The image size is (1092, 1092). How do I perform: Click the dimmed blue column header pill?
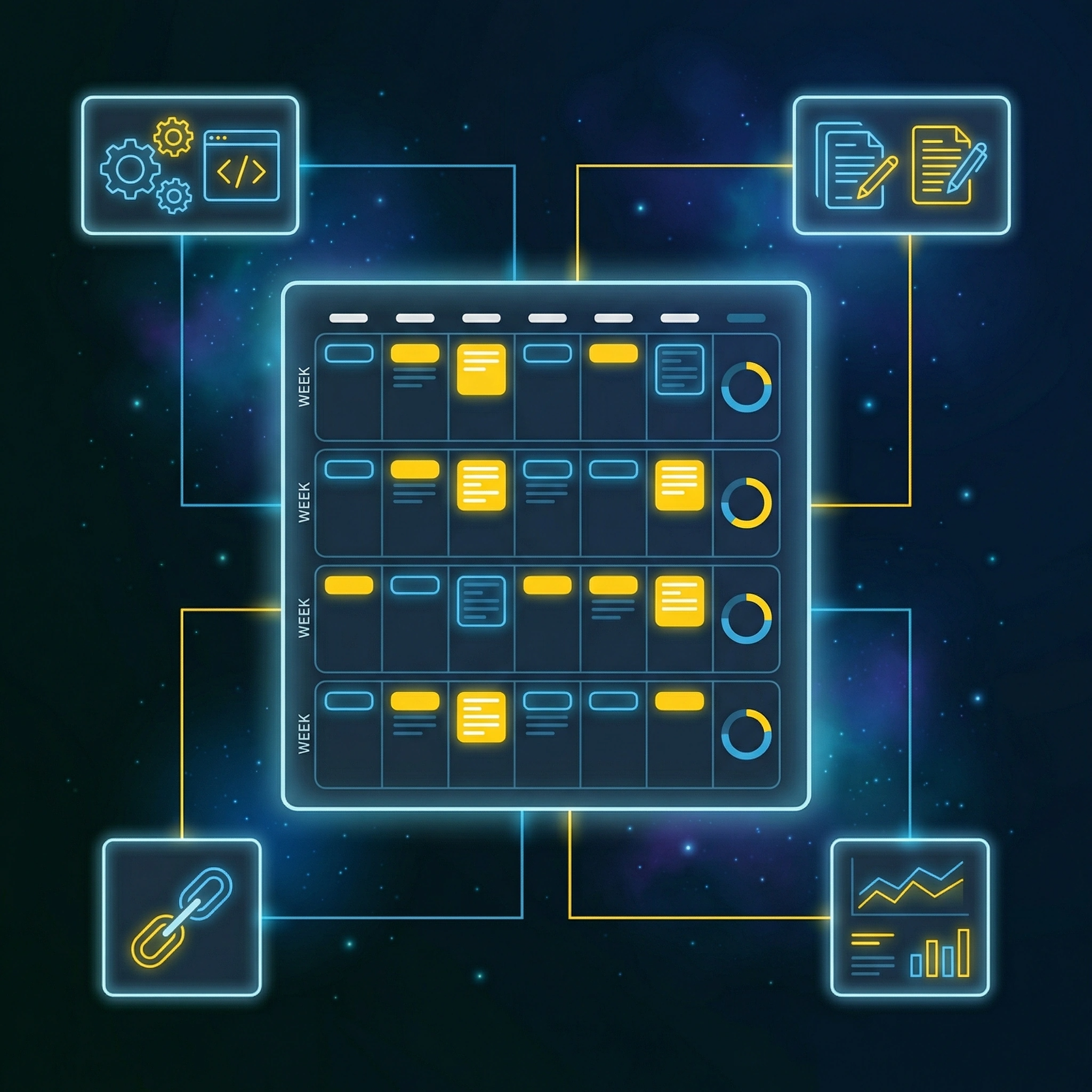(745, 318)
